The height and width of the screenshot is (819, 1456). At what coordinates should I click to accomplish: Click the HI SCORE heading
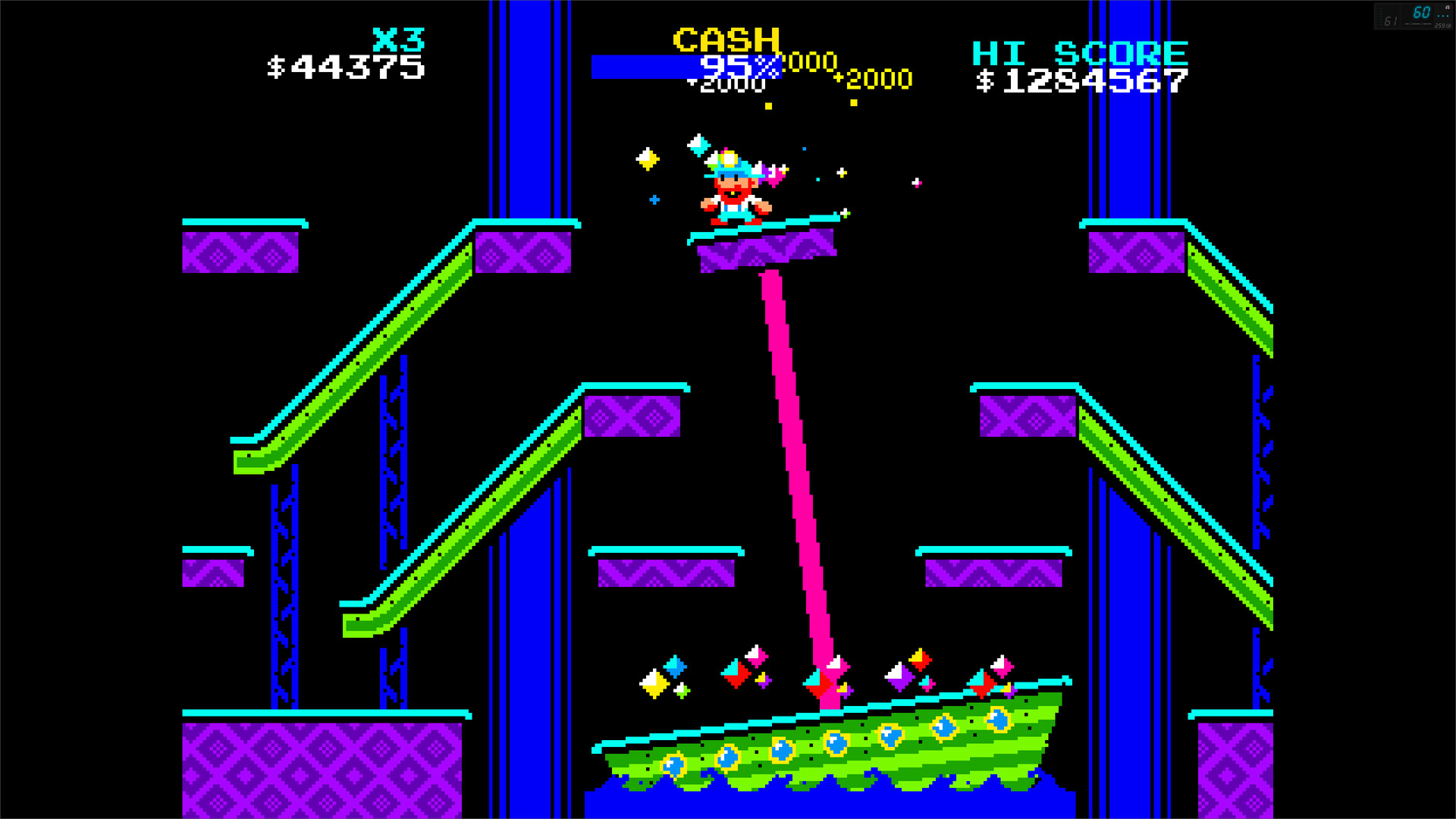pyautogui.click(x=1080, y=52)
